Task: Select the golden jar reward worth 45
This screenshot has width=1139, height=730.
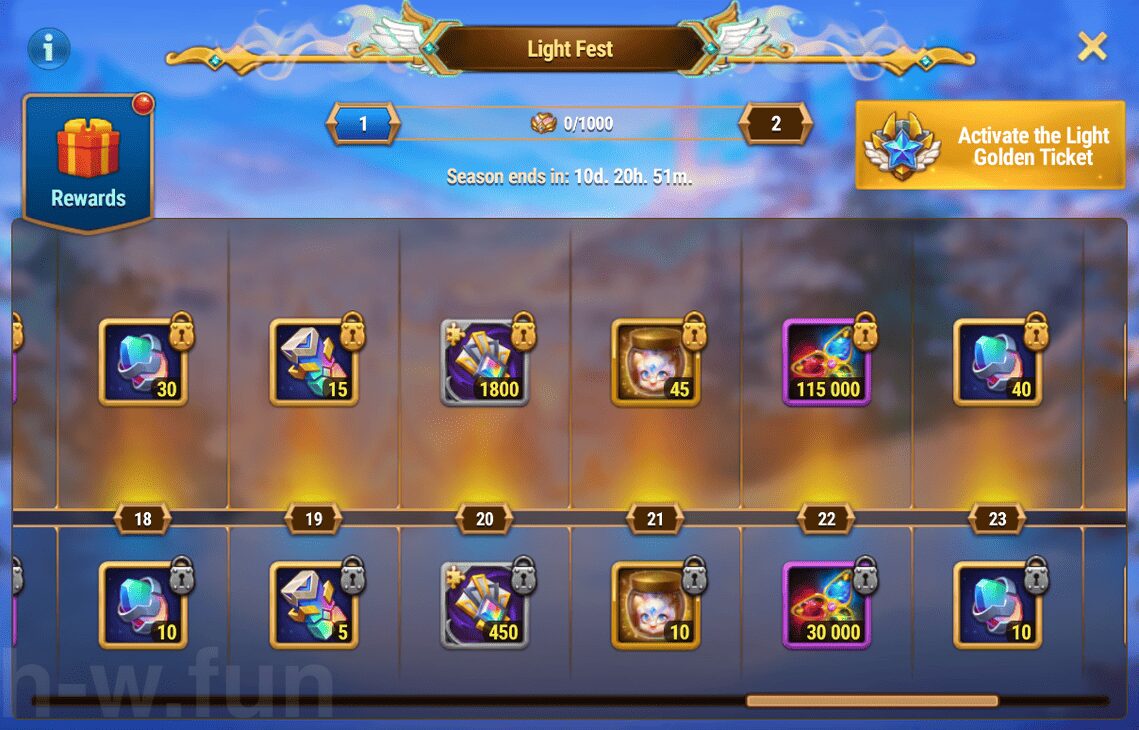Action: [656, 362]
